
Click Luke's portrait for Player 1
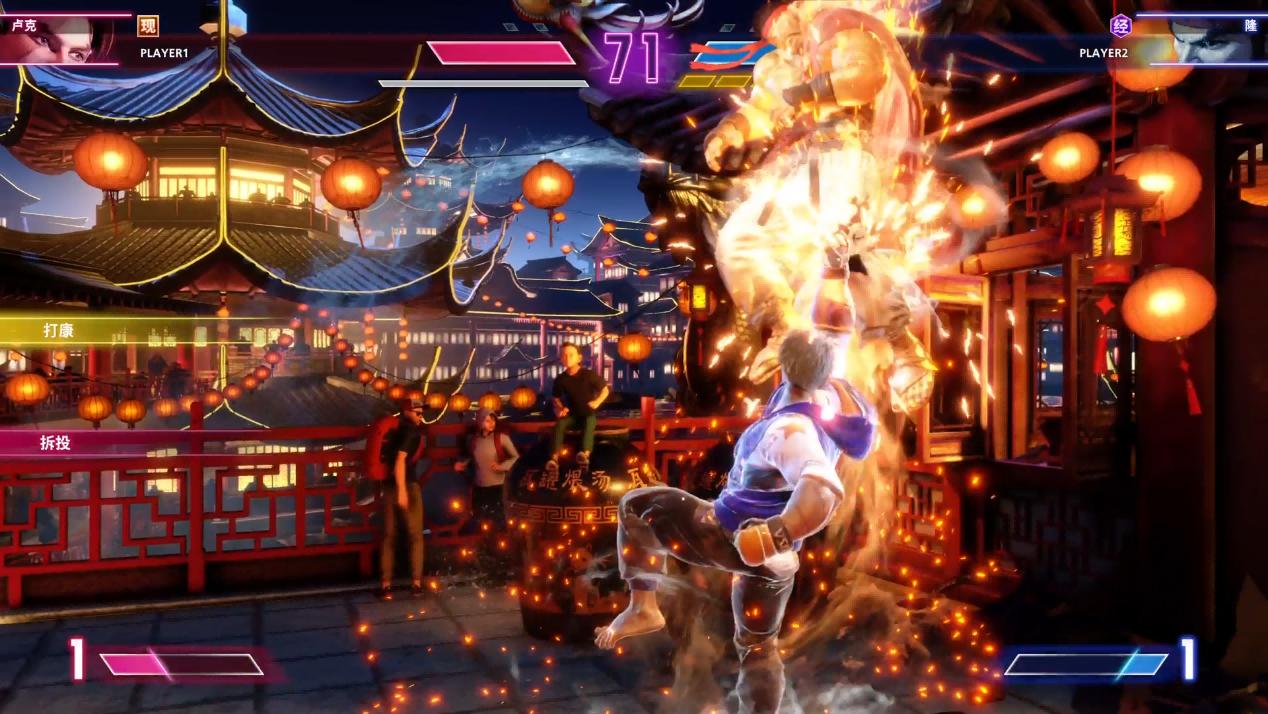click(x=60, y=40)
